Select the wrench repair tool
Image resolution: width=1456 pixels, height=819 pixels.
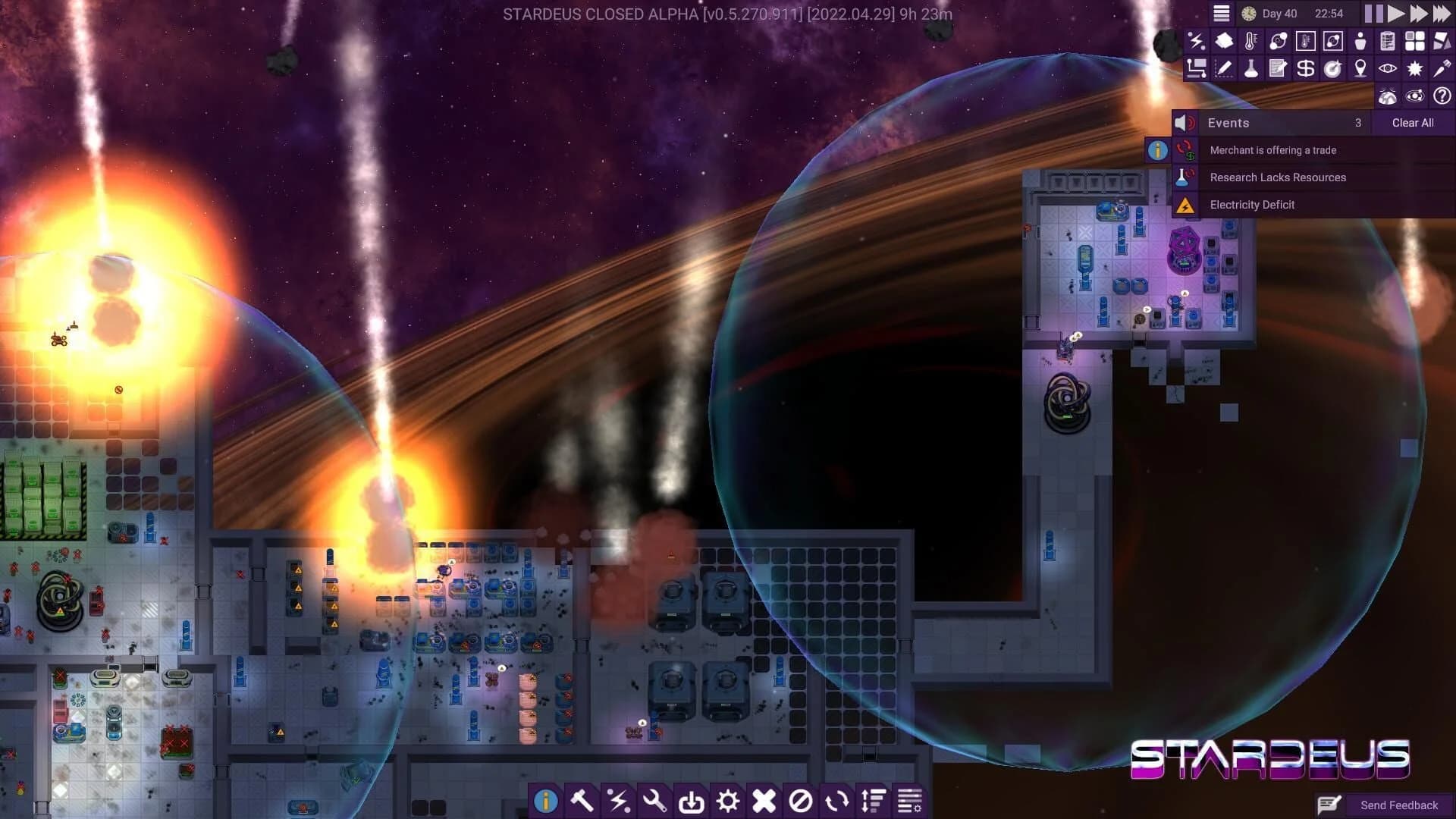(653, 800)
